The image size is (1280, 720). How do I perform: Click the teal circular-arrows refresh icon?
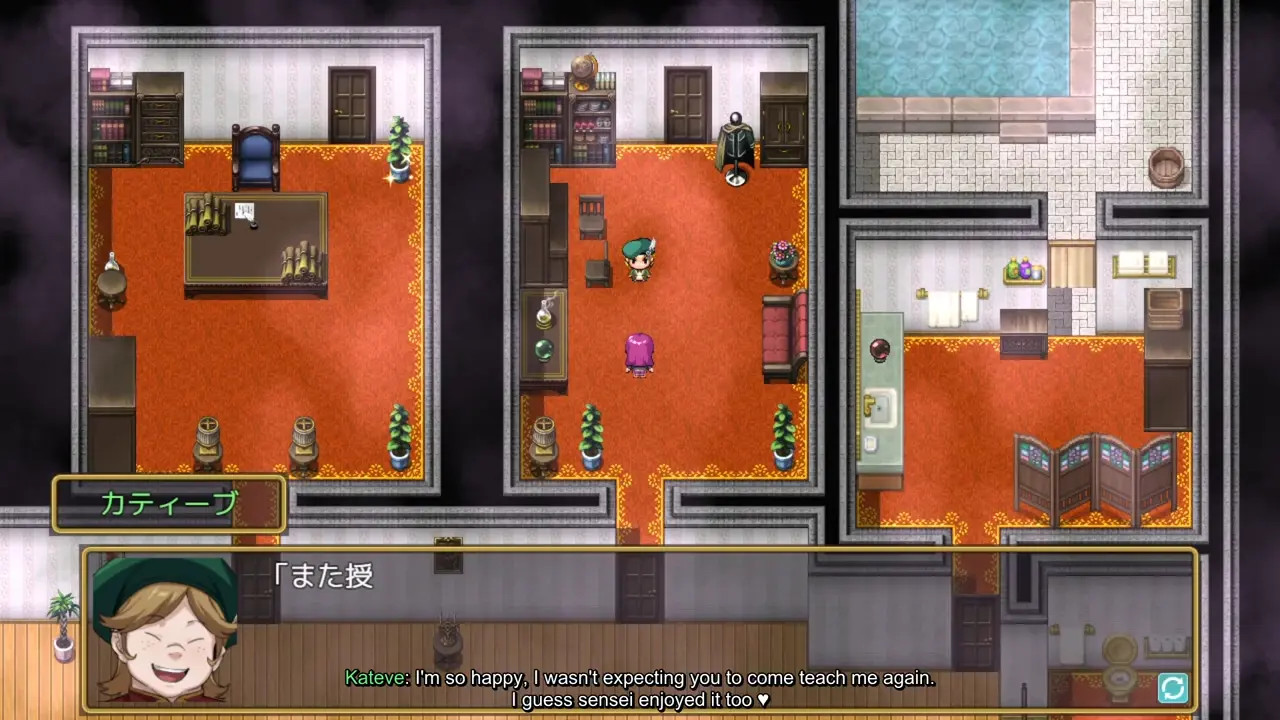(1172, 687)
